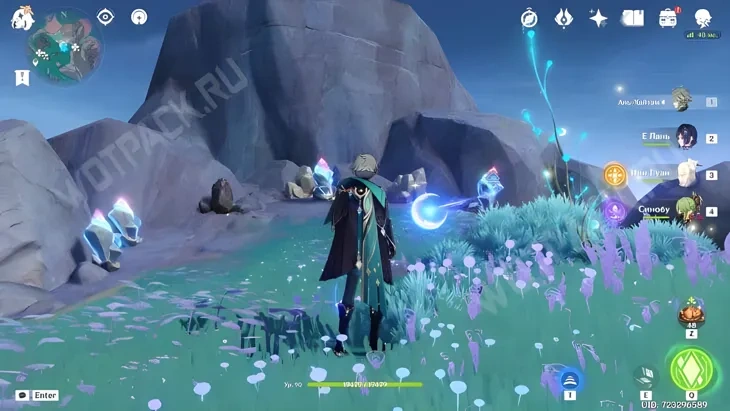Toggle the eye-shaped Elemental Sight icon
Image resolution: width=730 pixels, height=411 pixels.
[x=106, y=17]
